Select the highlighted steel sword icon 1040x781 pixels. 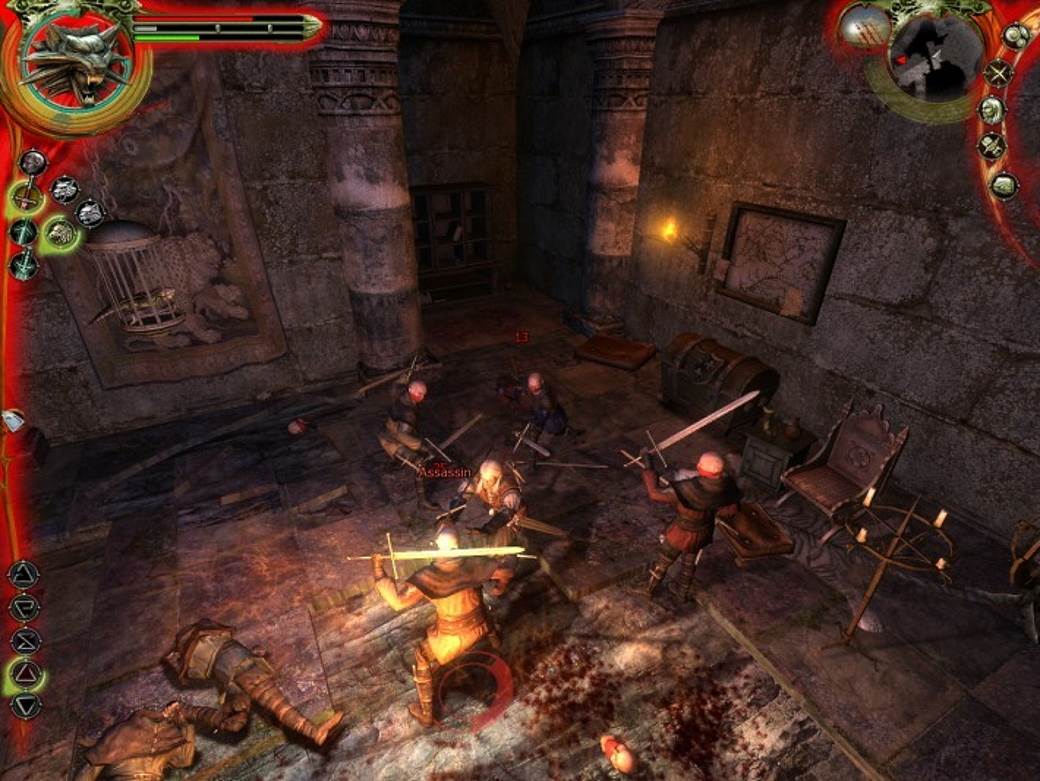pos(25,197)
